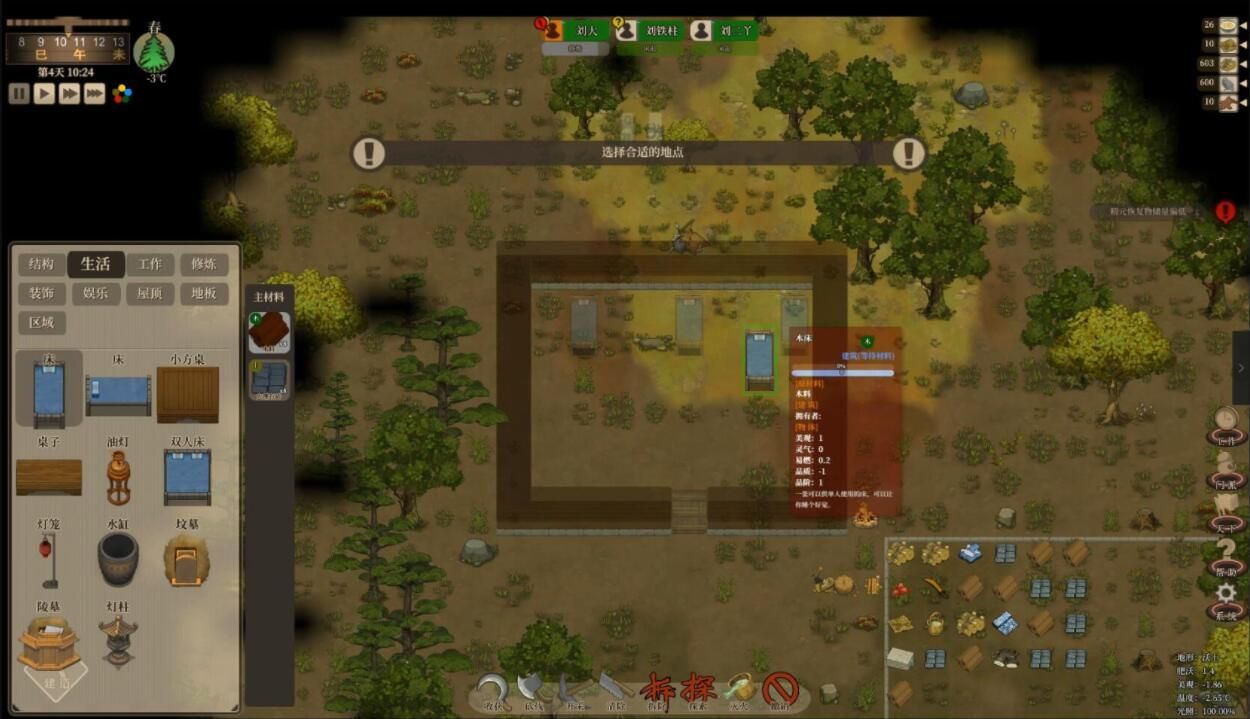Viewport: 1250px width, 719px height.
Task: Pick the 水缸 water vat item
Action: tap(118, 558)
